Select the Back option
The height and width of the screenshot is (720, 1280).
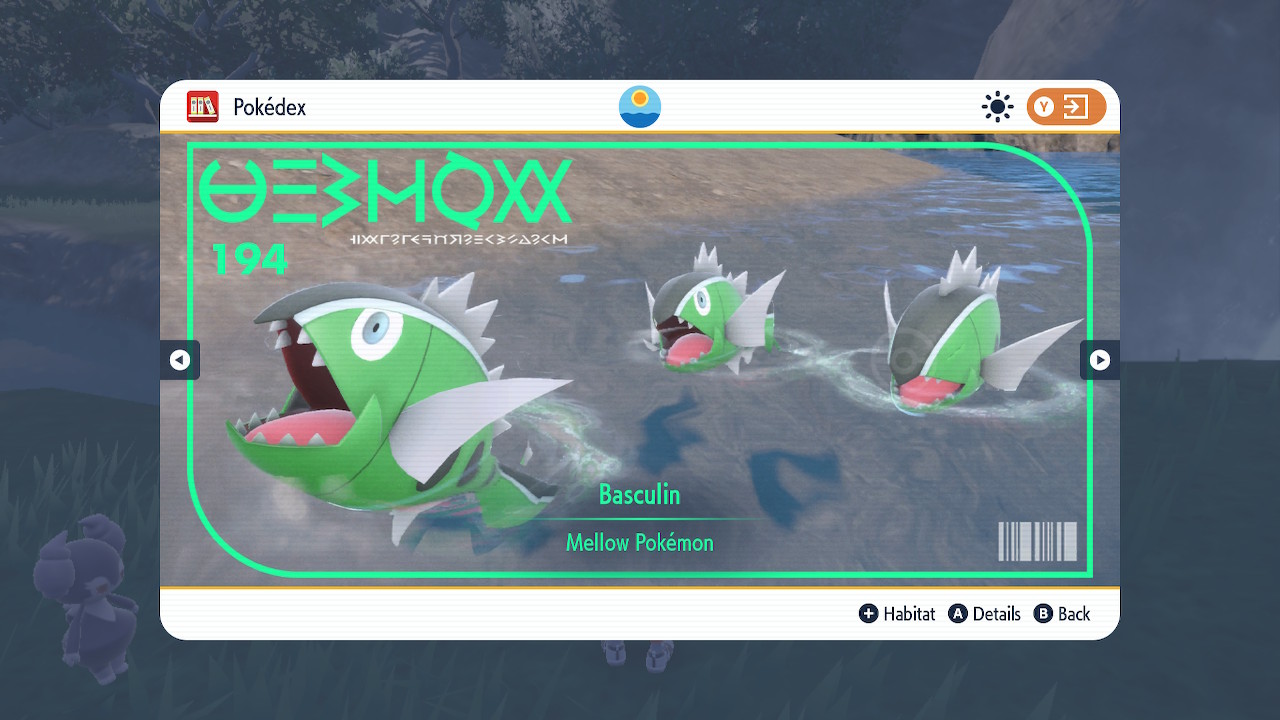pos(1062,614)
